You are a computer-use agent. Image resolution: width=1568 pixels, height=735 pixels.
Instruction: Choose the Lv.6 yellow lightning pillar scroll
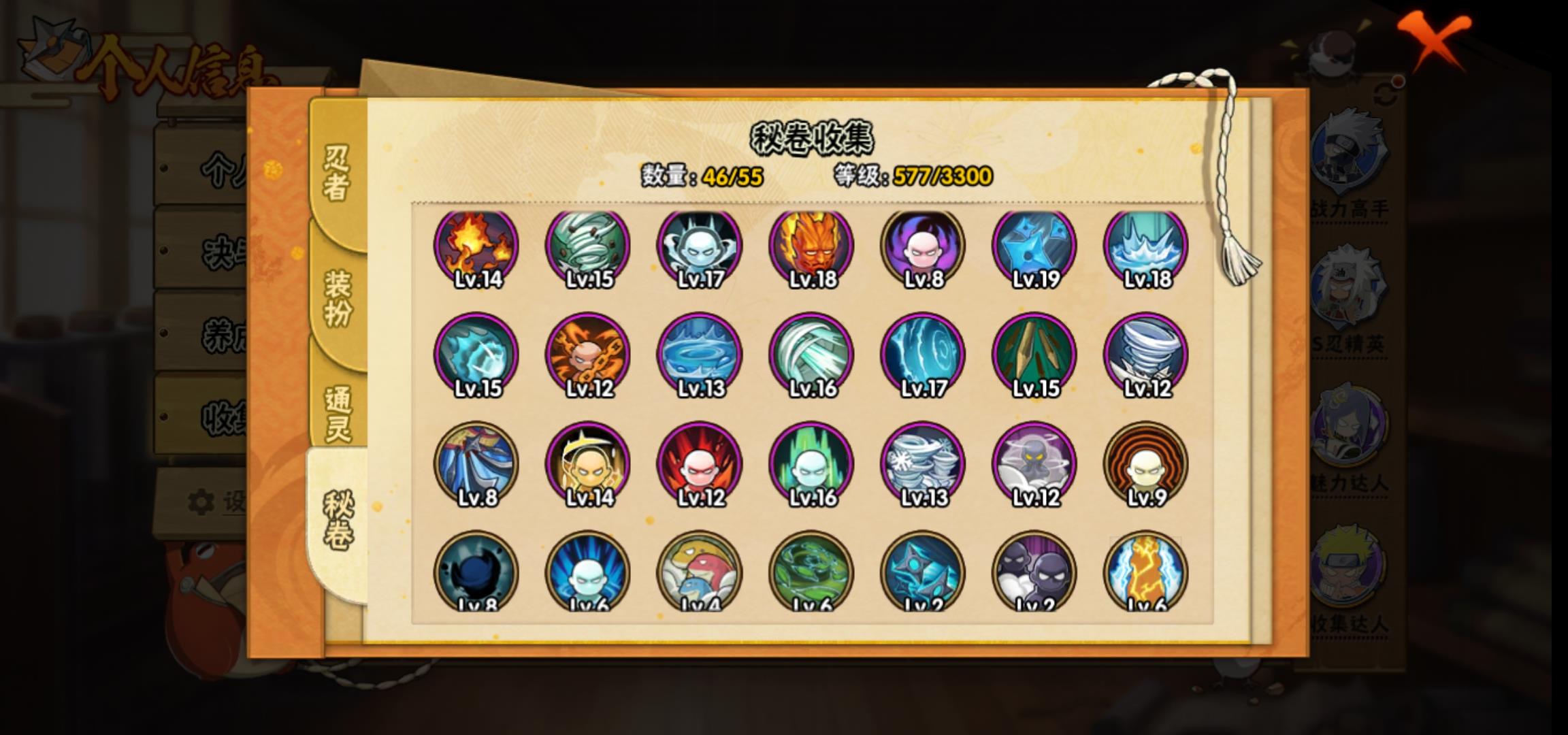click(1146, 572)
